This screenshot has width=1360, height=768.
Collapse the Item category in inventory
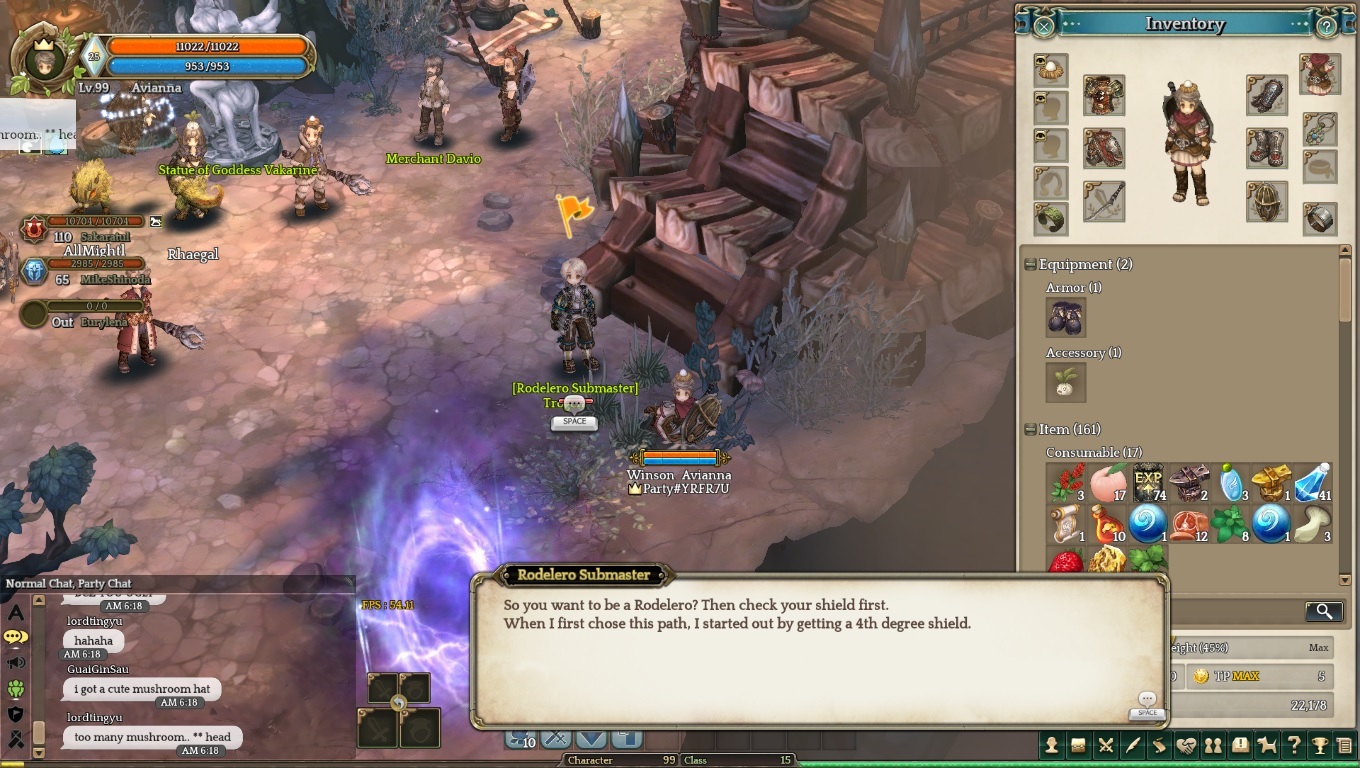coord(1030,430)
